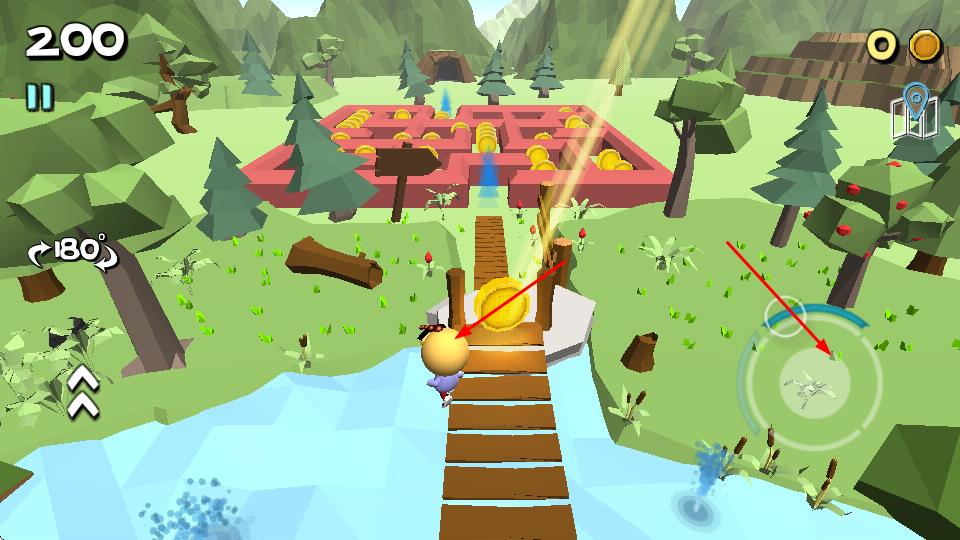Open the map with the map pin icon
The width and height of the screenshot is (960, 540).
pos(914,113)
